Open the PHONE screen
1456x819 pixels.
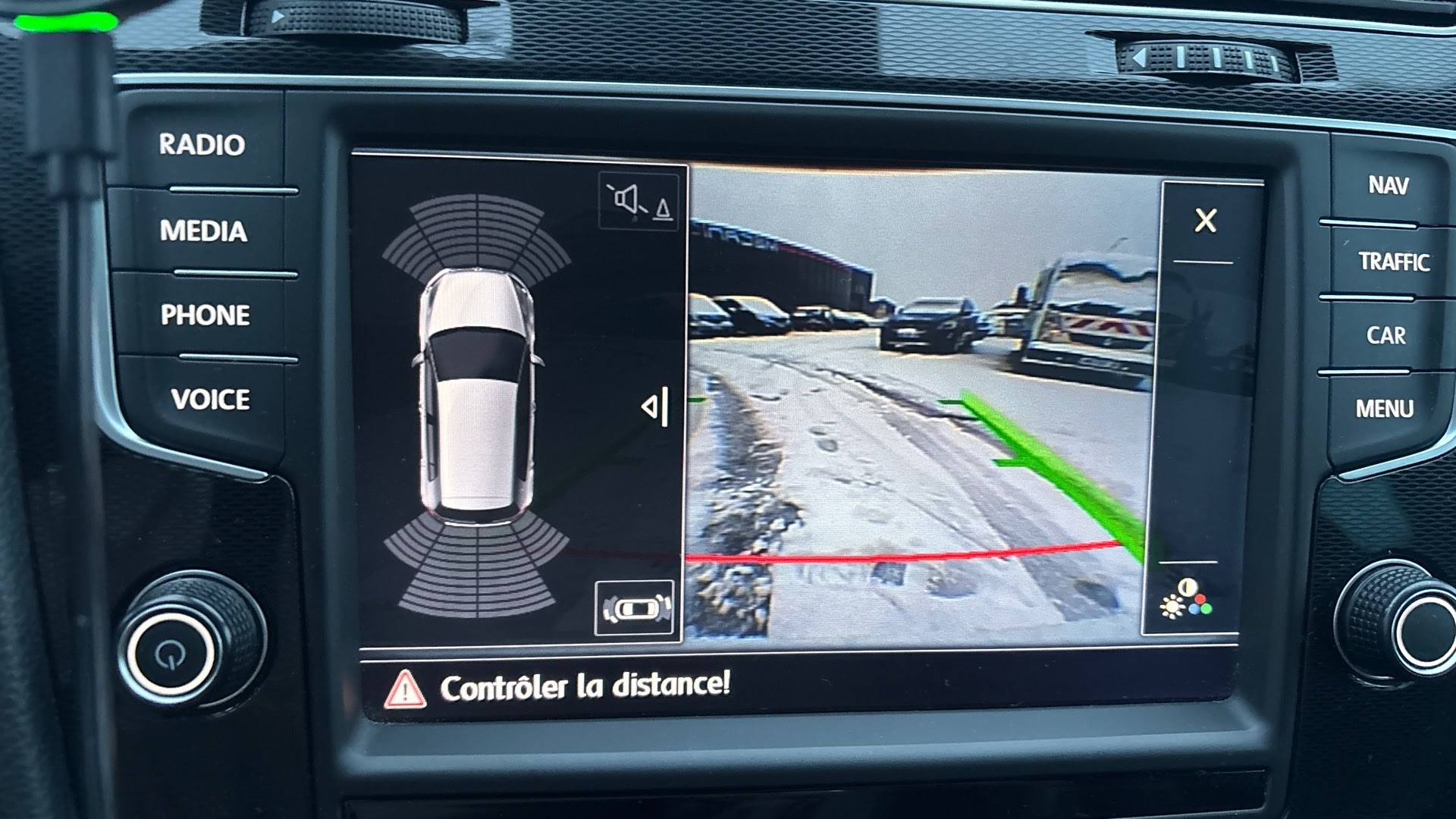(205, 315)
